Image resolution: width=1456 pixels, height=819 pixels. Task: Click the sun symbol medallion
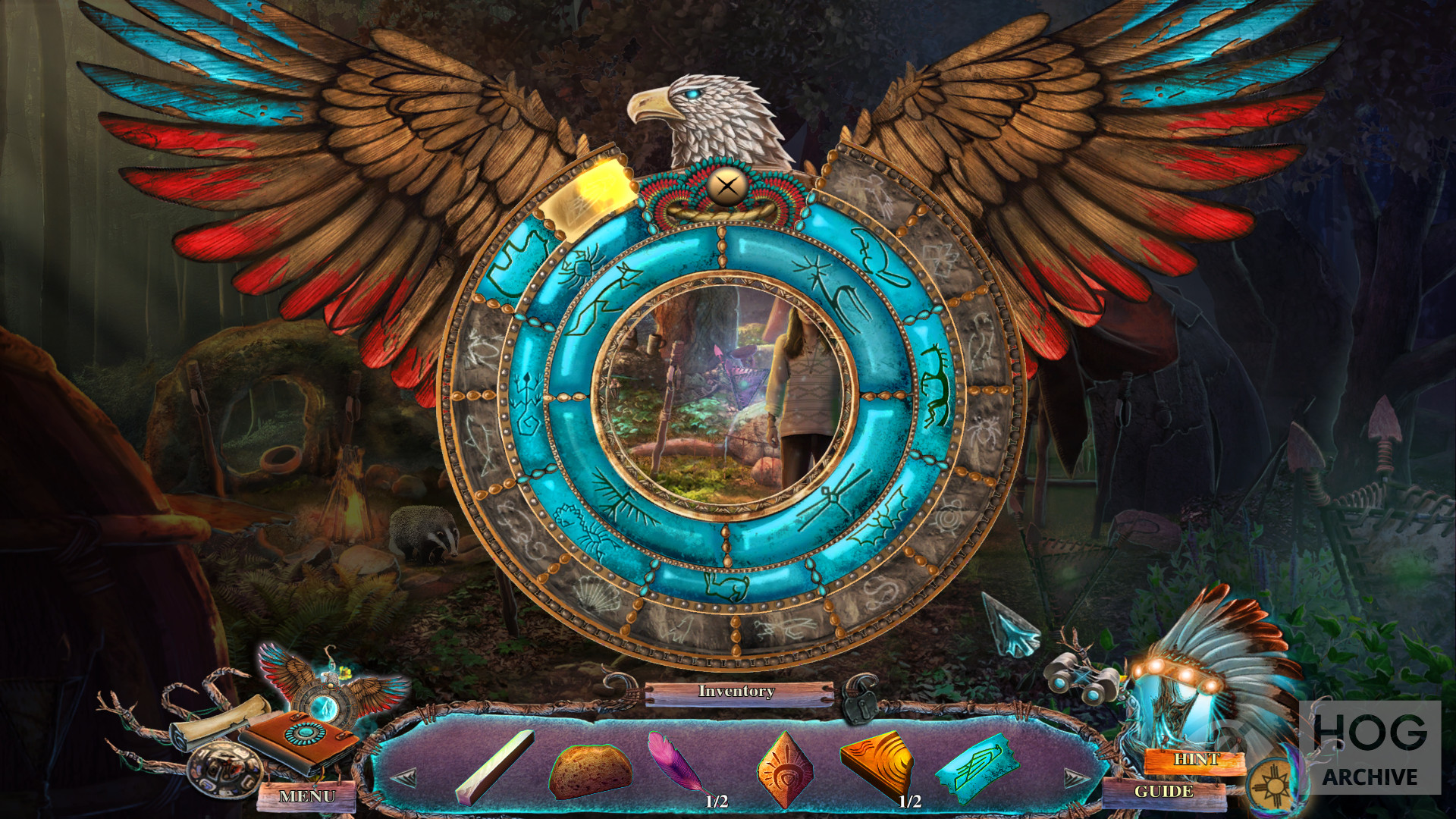point(1272,786)
